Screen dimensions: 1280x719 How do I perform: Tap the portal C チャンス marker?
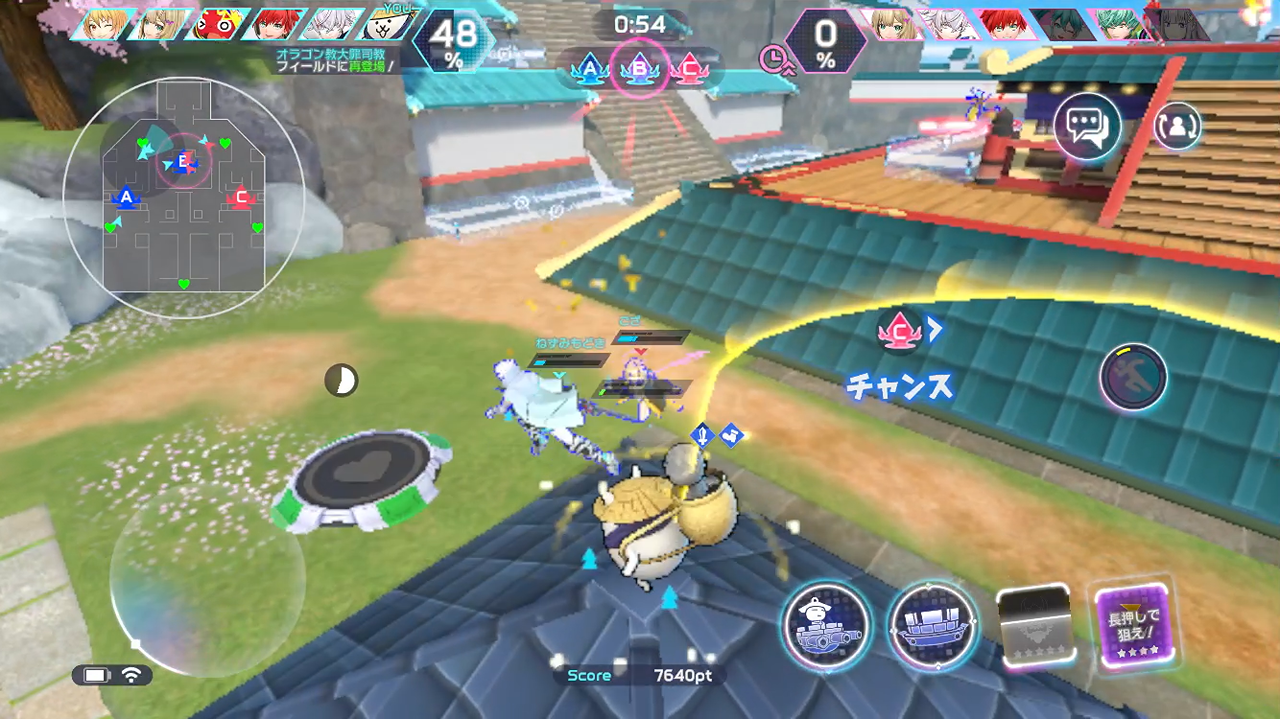click(900, 332)
